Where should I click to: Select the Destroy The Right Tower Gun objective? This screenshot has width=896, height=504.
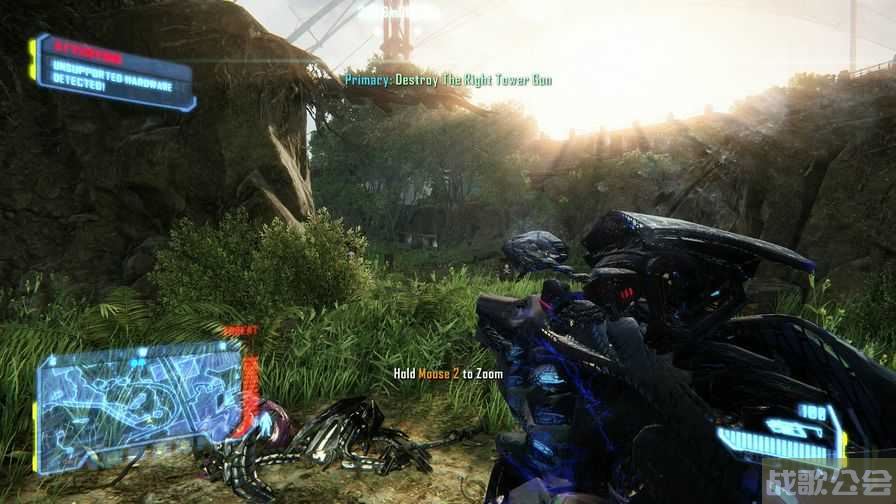click(x=448, y=79)
